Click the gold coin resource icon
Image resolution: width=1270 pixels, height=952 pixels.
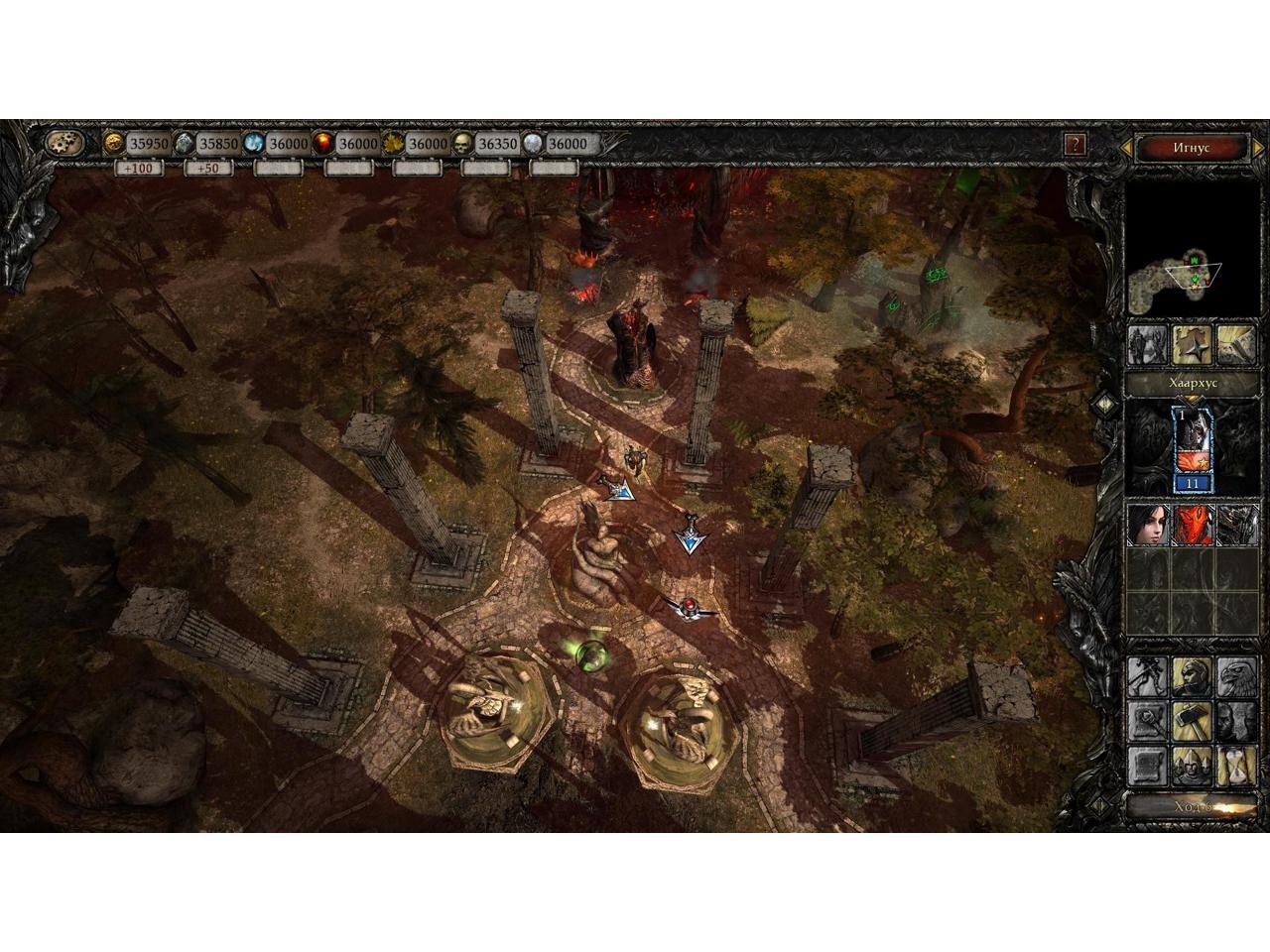(116, 144)
